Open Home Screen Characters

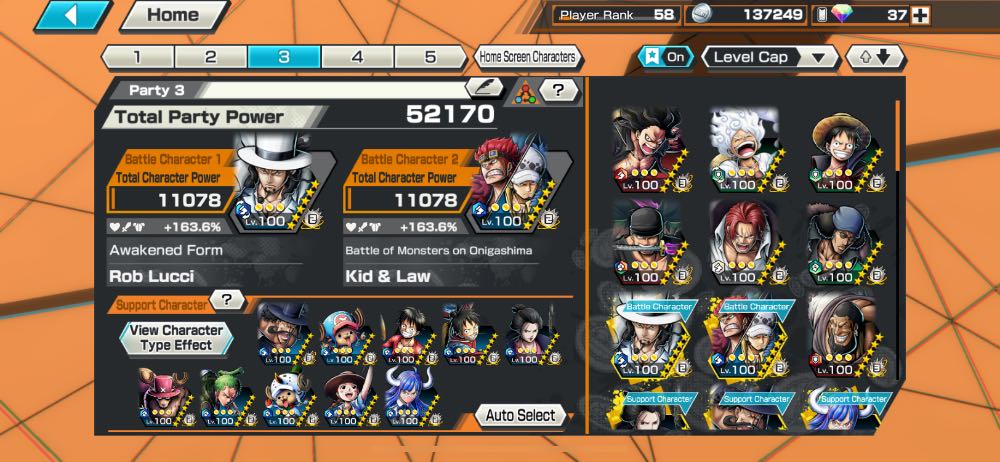point(526,57)
